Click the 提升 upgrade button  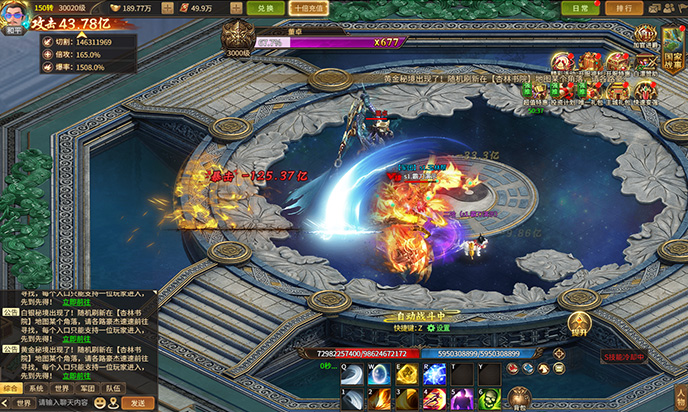point(578,324)
